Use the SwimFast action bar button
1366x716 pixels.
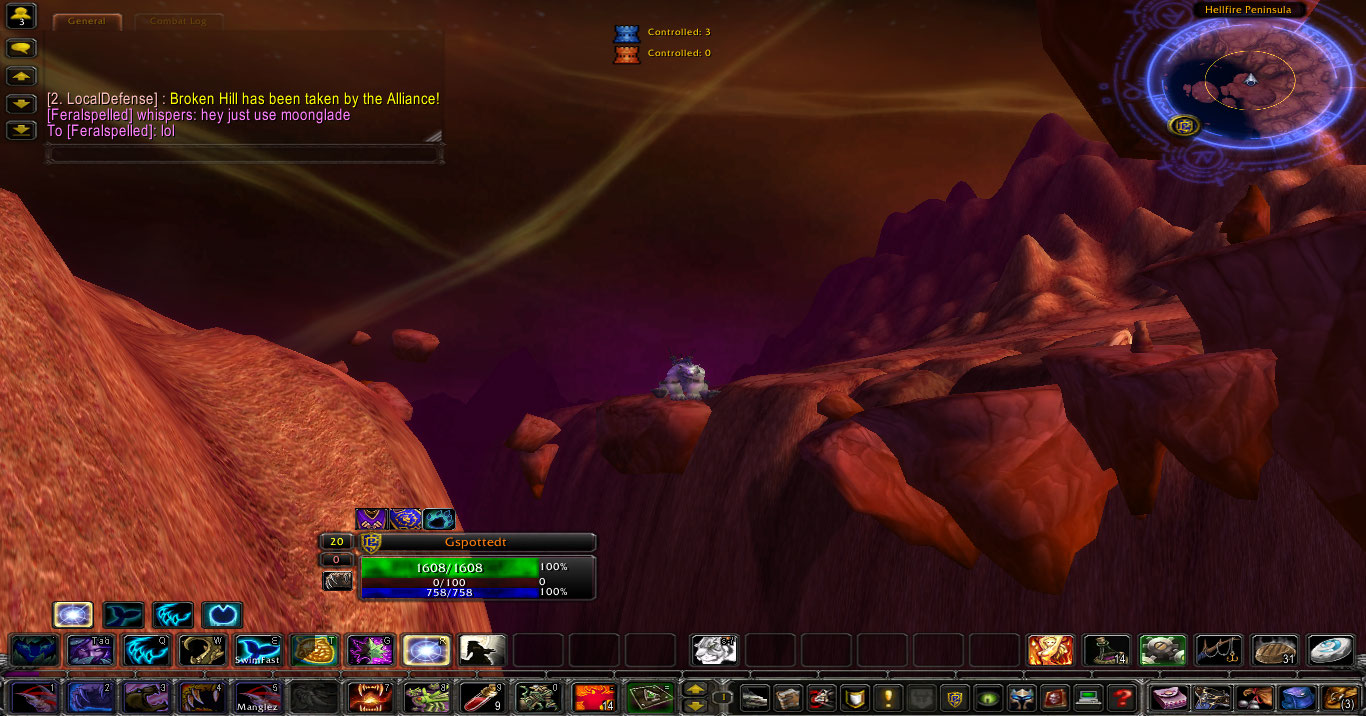pos(258,650)
